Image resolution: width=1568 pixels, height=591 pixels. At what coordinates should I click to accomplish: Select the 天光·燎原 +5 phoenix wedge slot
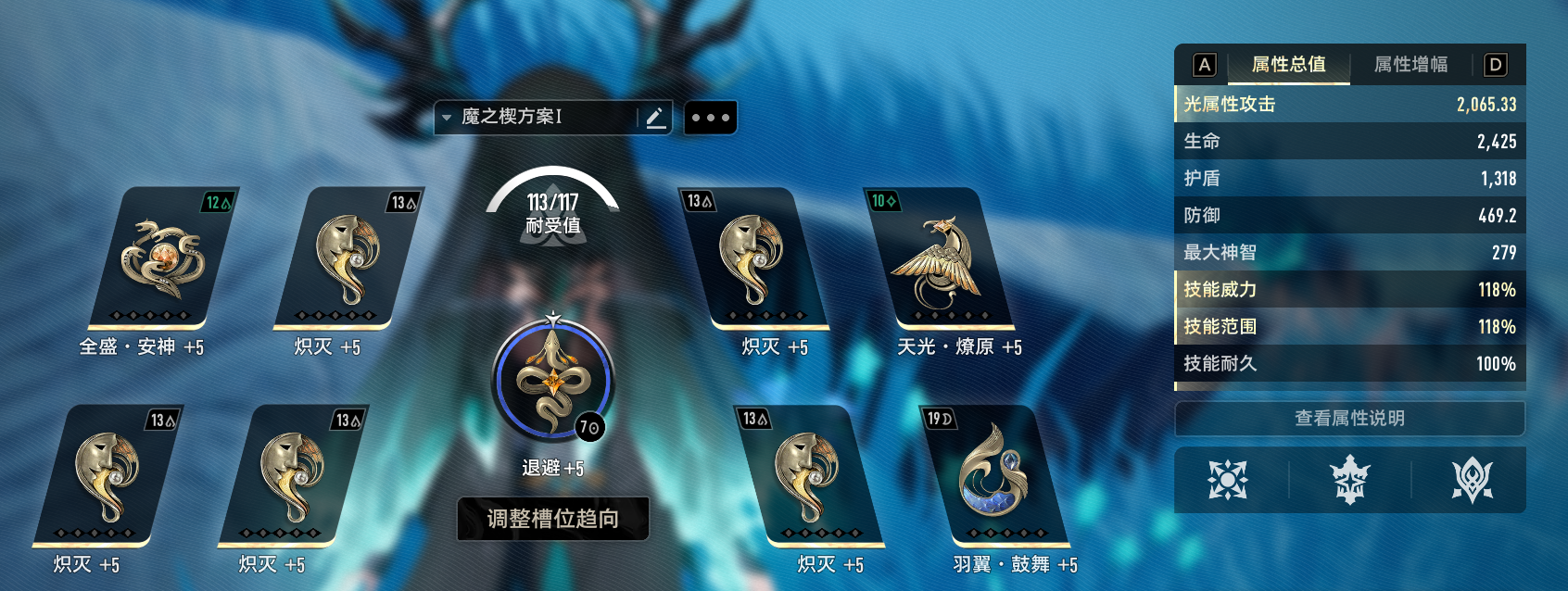pyautogui.click(x=938, y=259)
